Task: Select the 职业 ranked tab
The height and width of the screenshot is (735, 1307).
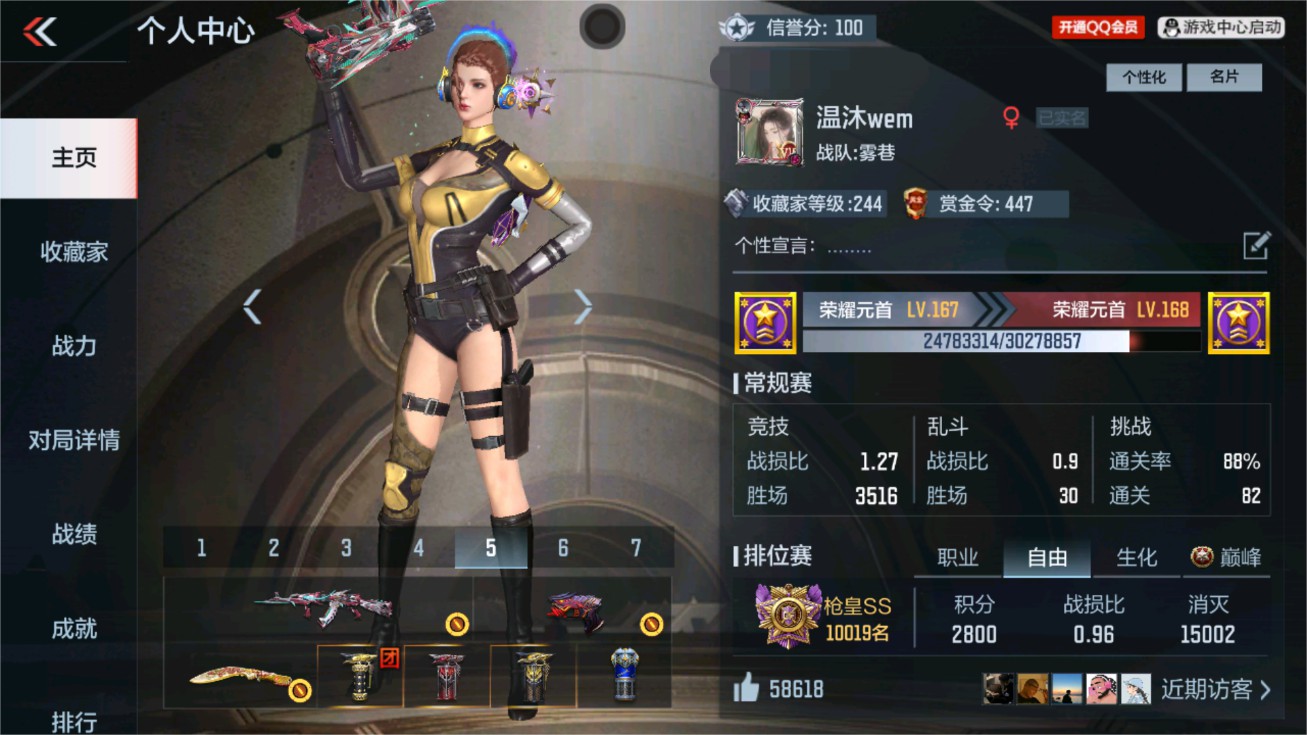Action: click(957, 559)
